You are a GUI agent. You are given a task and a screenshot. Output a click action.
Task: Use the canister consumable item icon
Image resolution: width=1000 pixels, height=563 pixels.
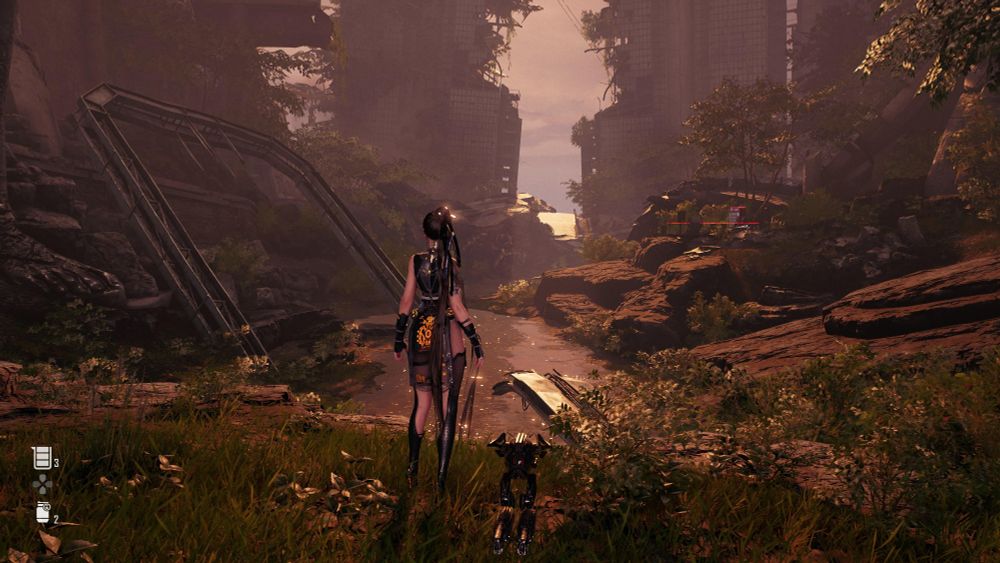(x=43, y=512)
